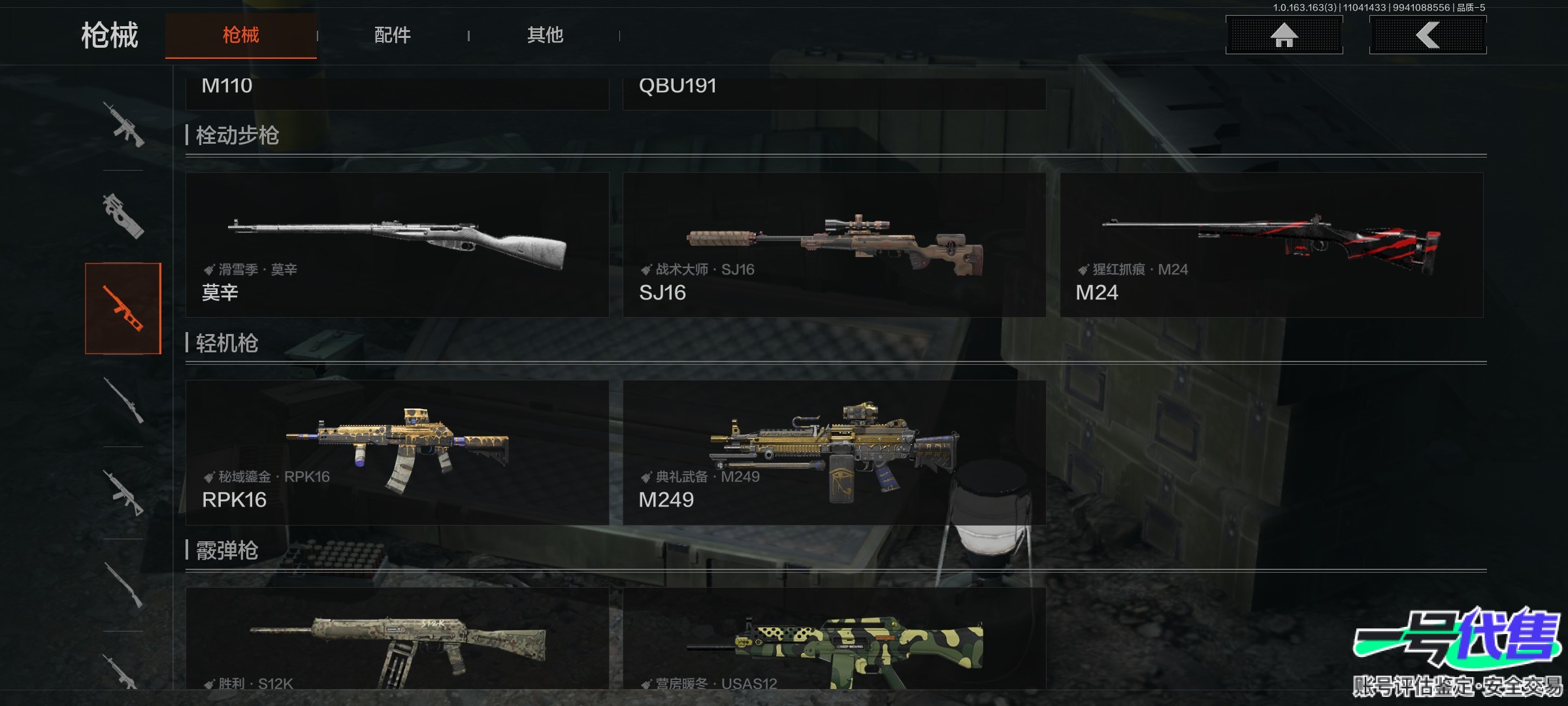Select the SJ16 sniper rifle card

[x=834, y=245]
